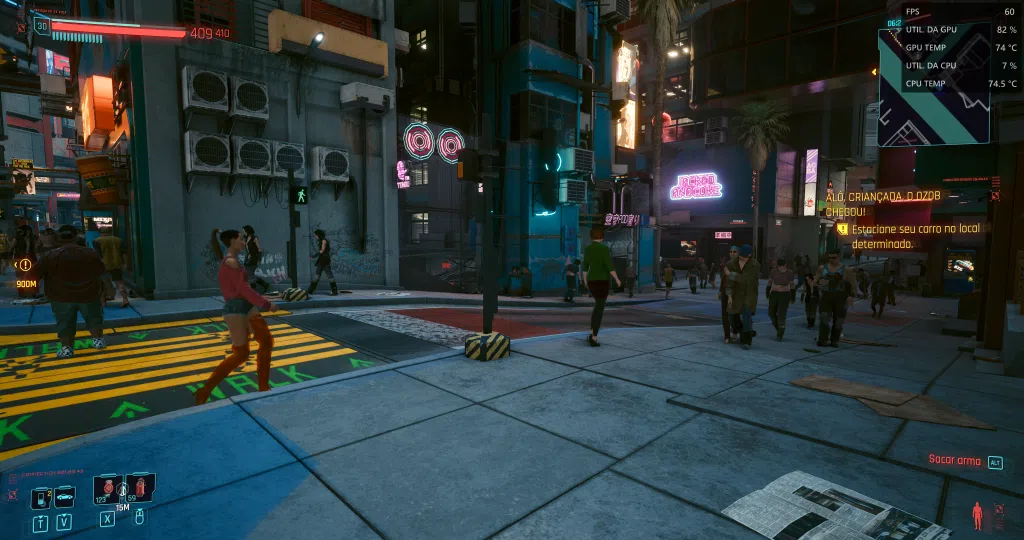Open the phone quick-slot icon
Viewport: 1024px width, 540px height.
[41, 497]
